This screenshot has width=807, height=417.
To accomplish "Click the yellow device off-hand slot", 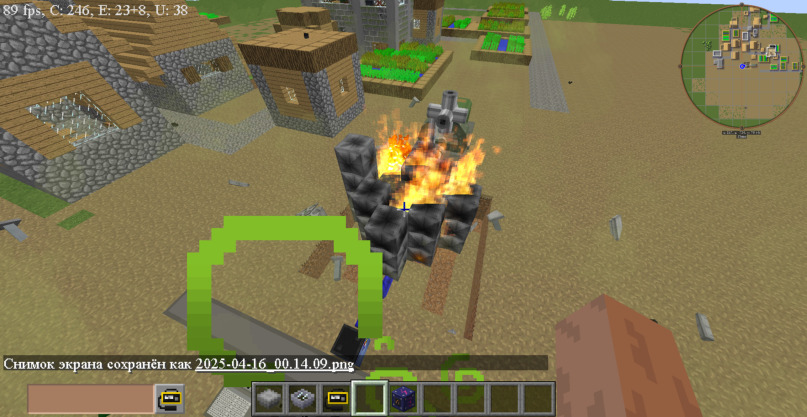I will coord(168,399).
